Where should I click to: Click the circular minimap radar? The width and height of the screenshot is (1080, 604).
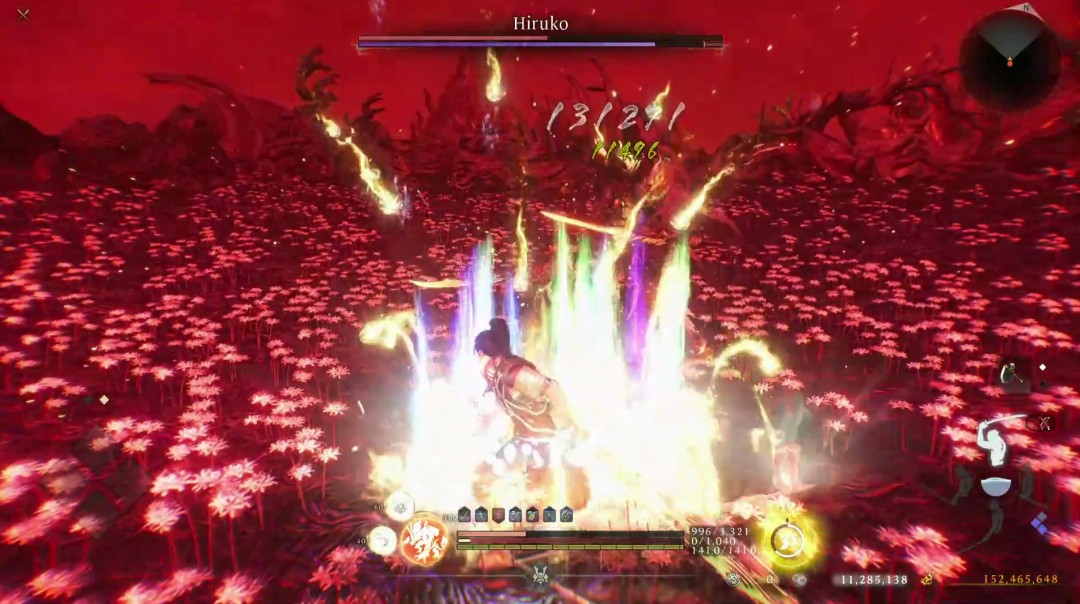pyautogui.click(x=1009, y=59)
